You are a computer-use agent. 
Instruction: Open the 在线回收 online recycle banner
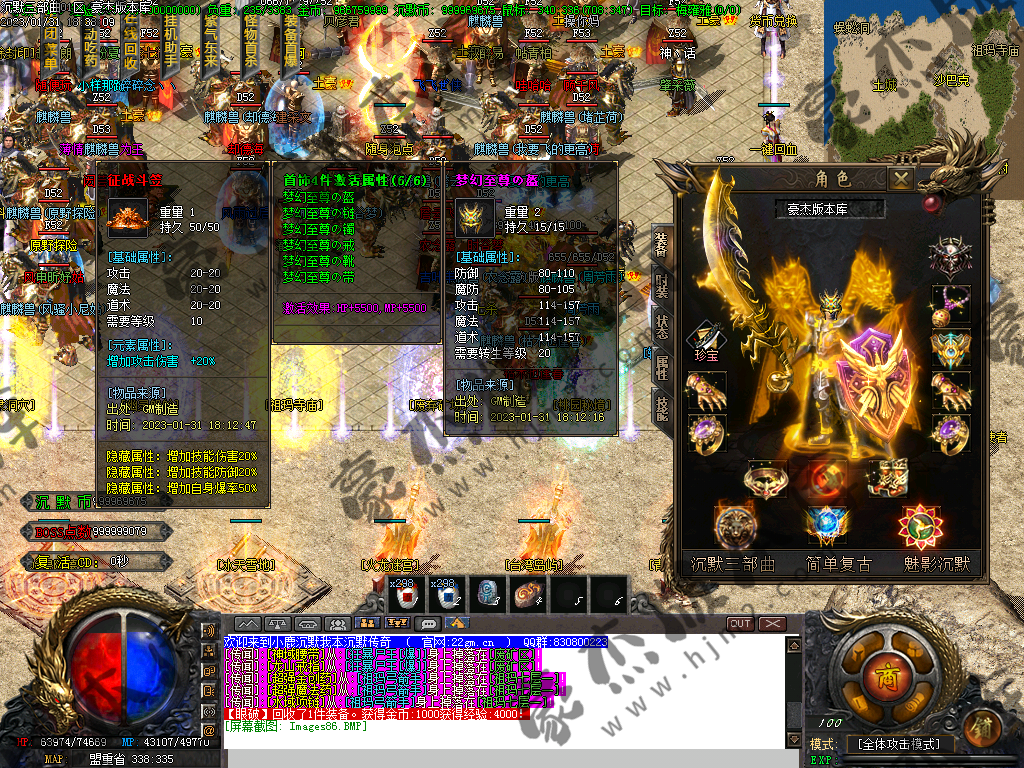129,48
